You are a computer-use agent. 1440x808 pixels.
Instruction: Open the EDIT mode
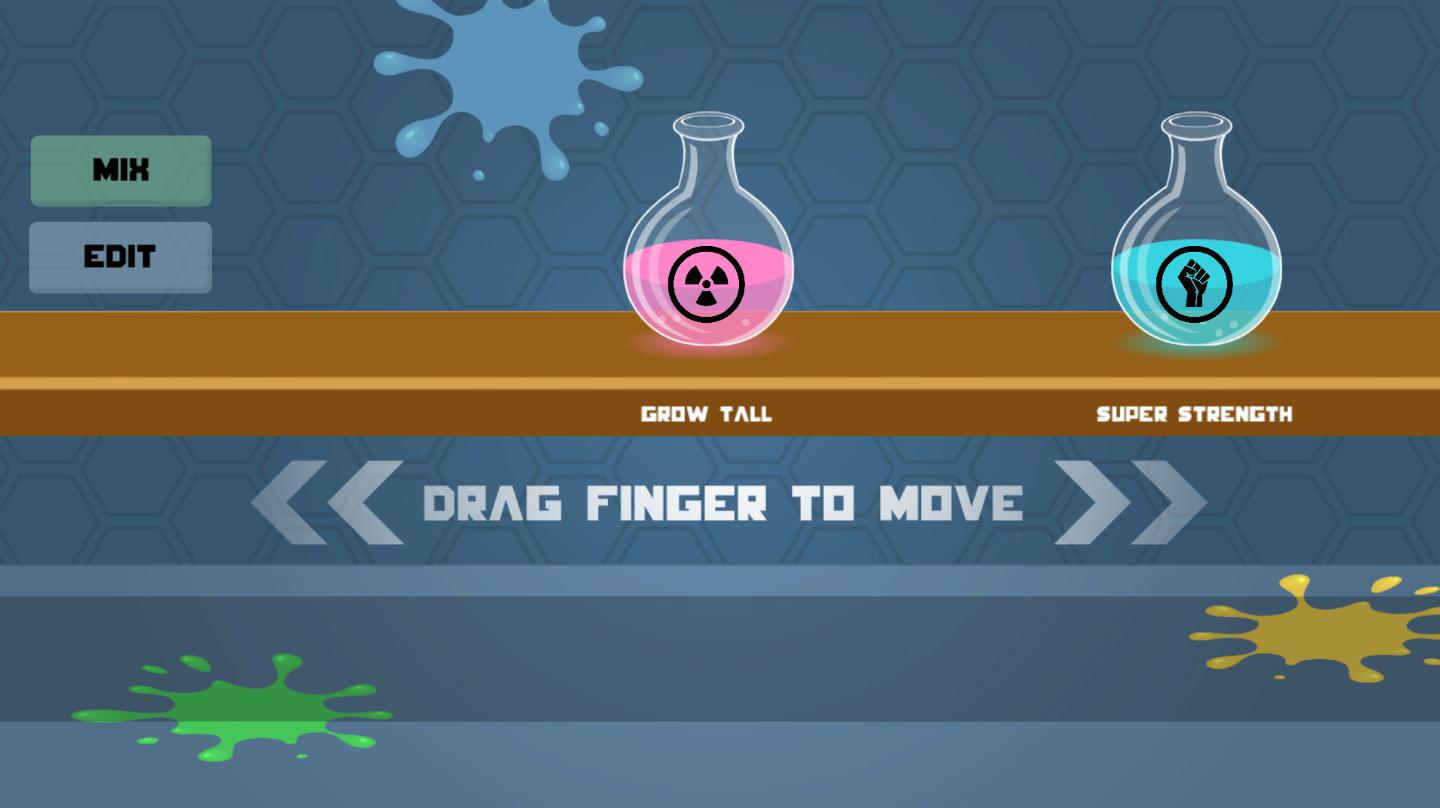(x=120, y=257)
